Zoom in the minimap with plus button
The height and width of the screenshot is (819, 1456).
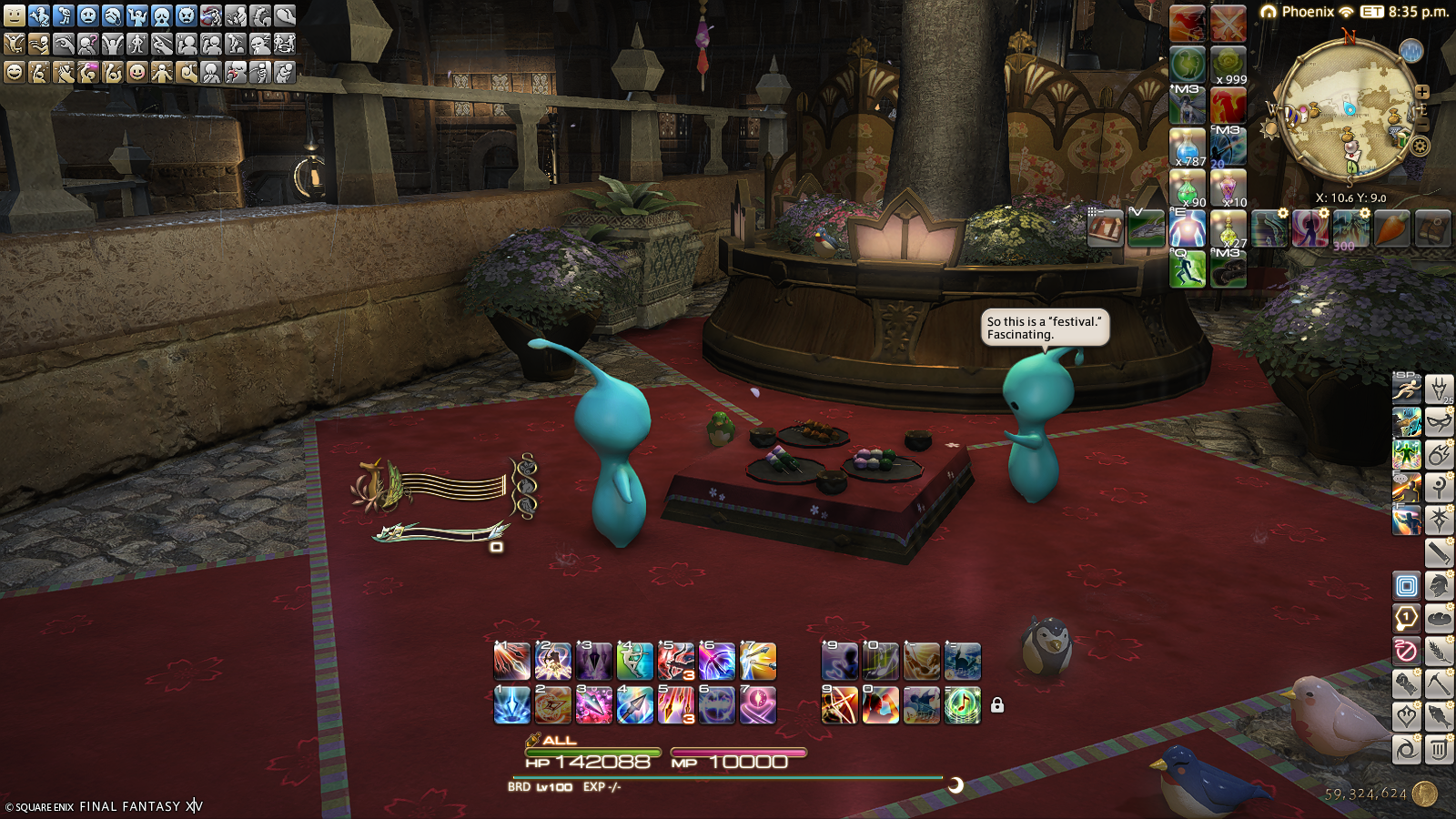tap(1422, 92)
